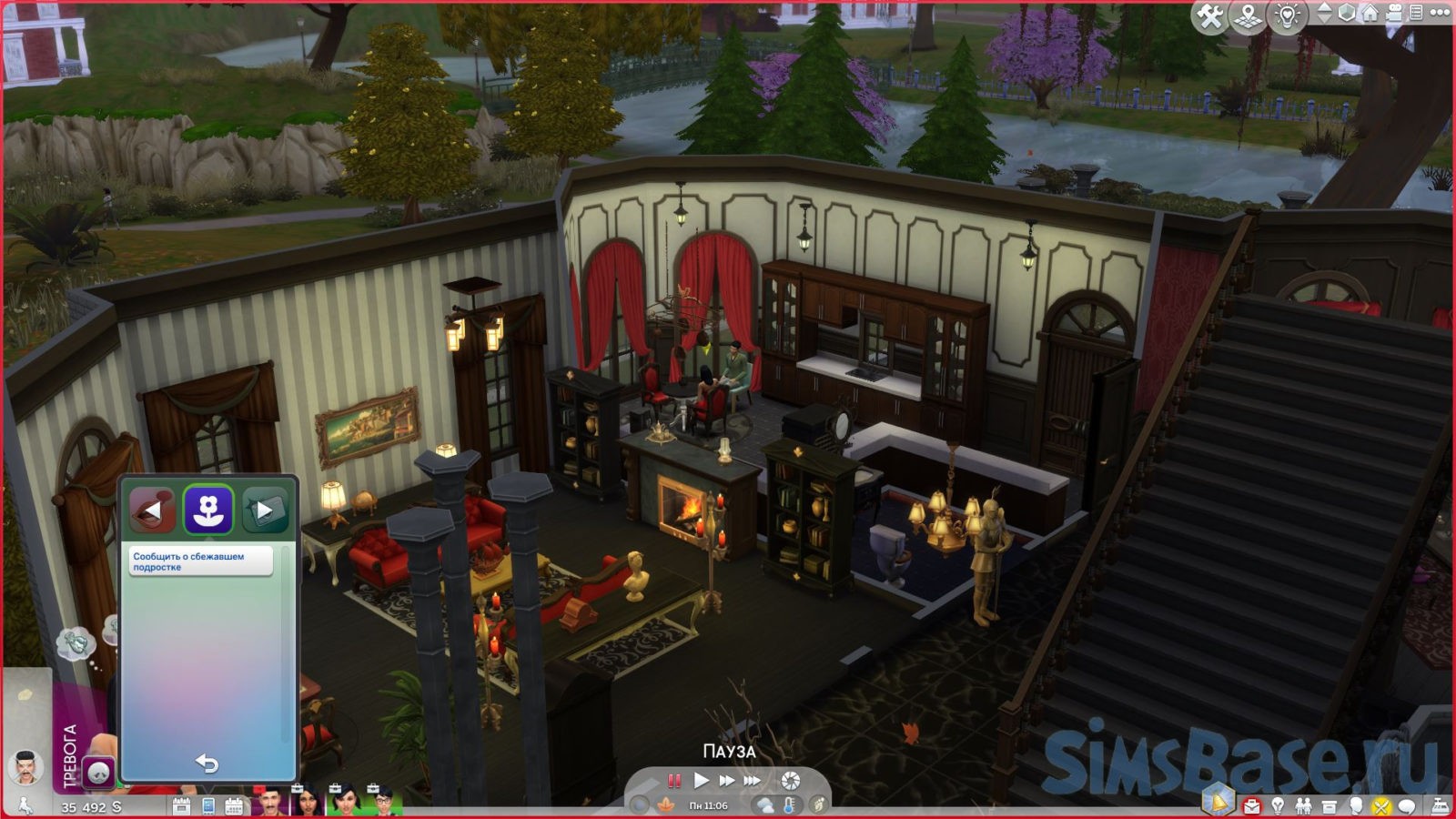Screen dimensions: 1456x819
Task: Resume game at normal play speed
Action: pos(701,781)
